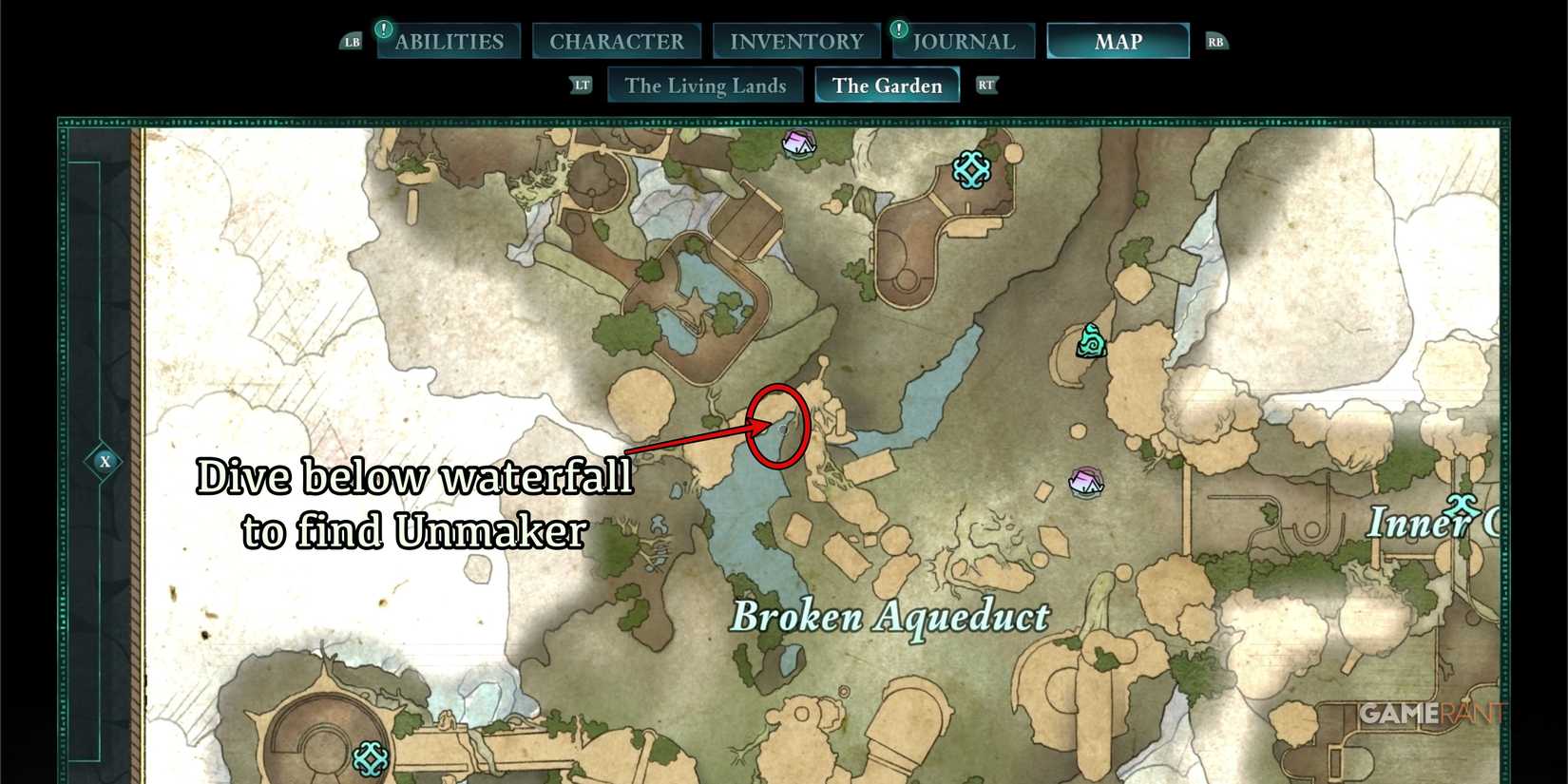Viewport: 1568px width, 784px height.
Task: Click the X button on the left panel
Action: (x=105, y=462)
